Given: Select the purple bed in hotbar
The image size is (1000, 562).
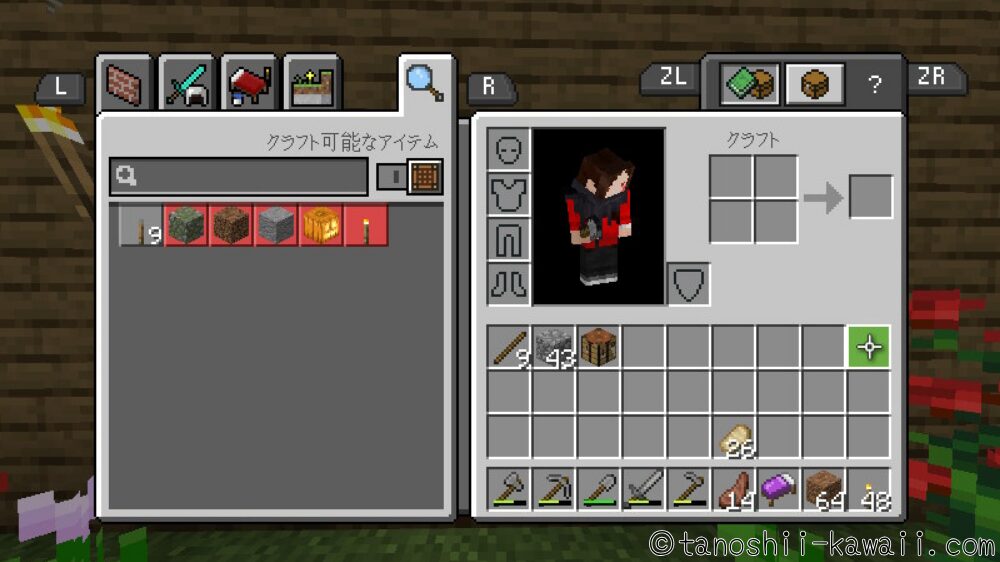Looking at the screenshot, I should coord(779,491).
